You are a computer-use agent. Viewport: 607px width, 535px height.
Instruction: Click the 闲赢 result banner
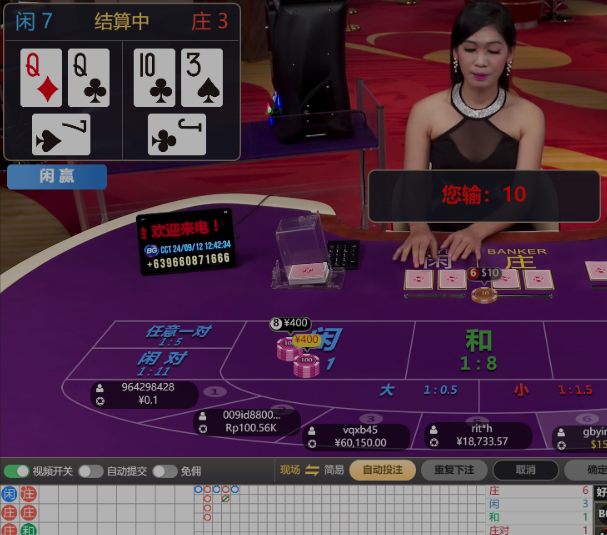(57, 176)
